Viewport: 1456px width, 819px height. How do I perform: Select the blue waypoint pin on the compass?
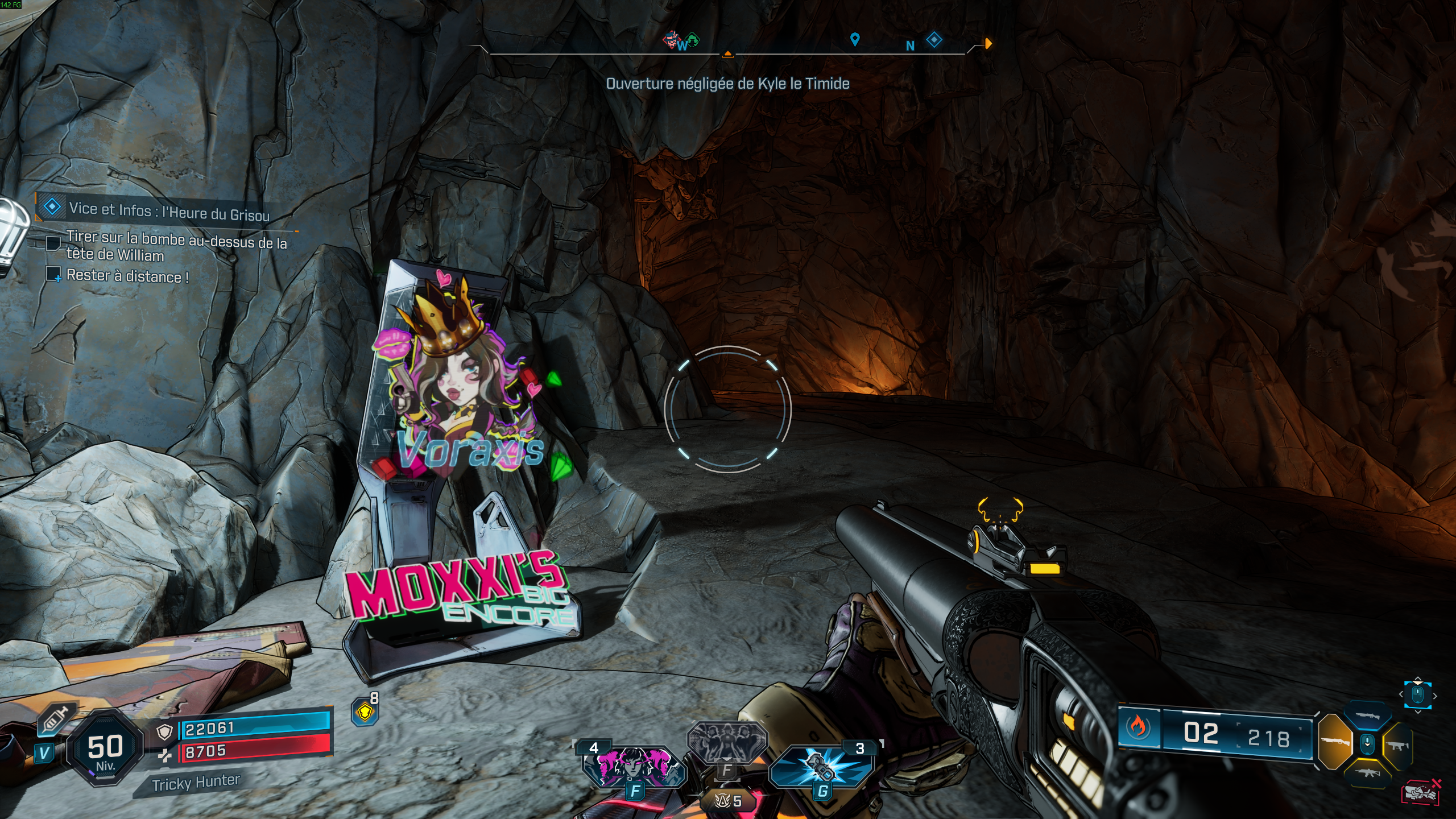tap(855, 40)
